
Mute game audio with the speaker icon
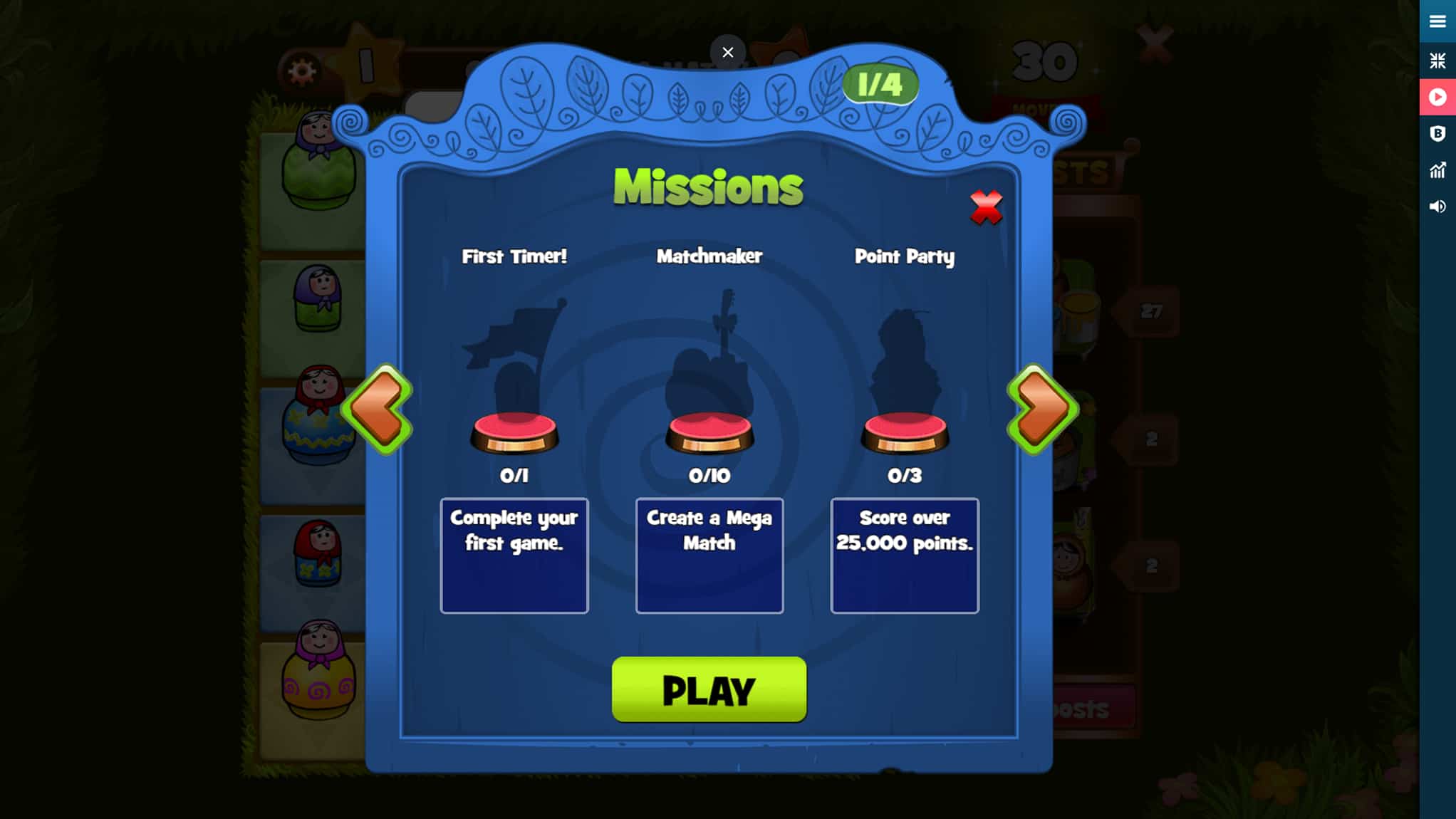tap(1438, 207)
